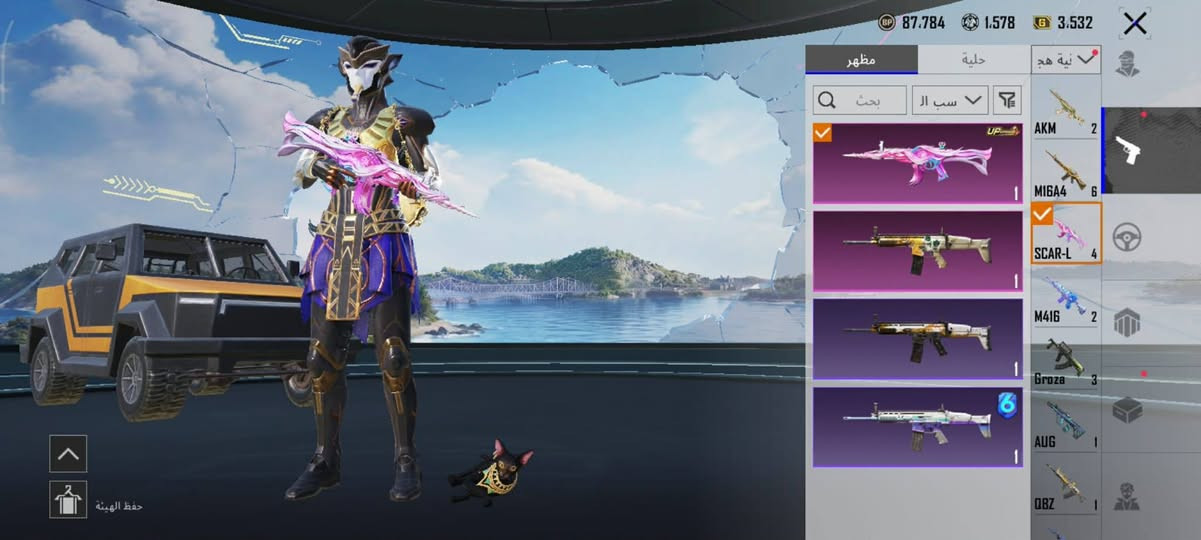Choose the white SCAR-L skin with number 6 badge
1201x540 pixels.
click(x=917, y=427)
